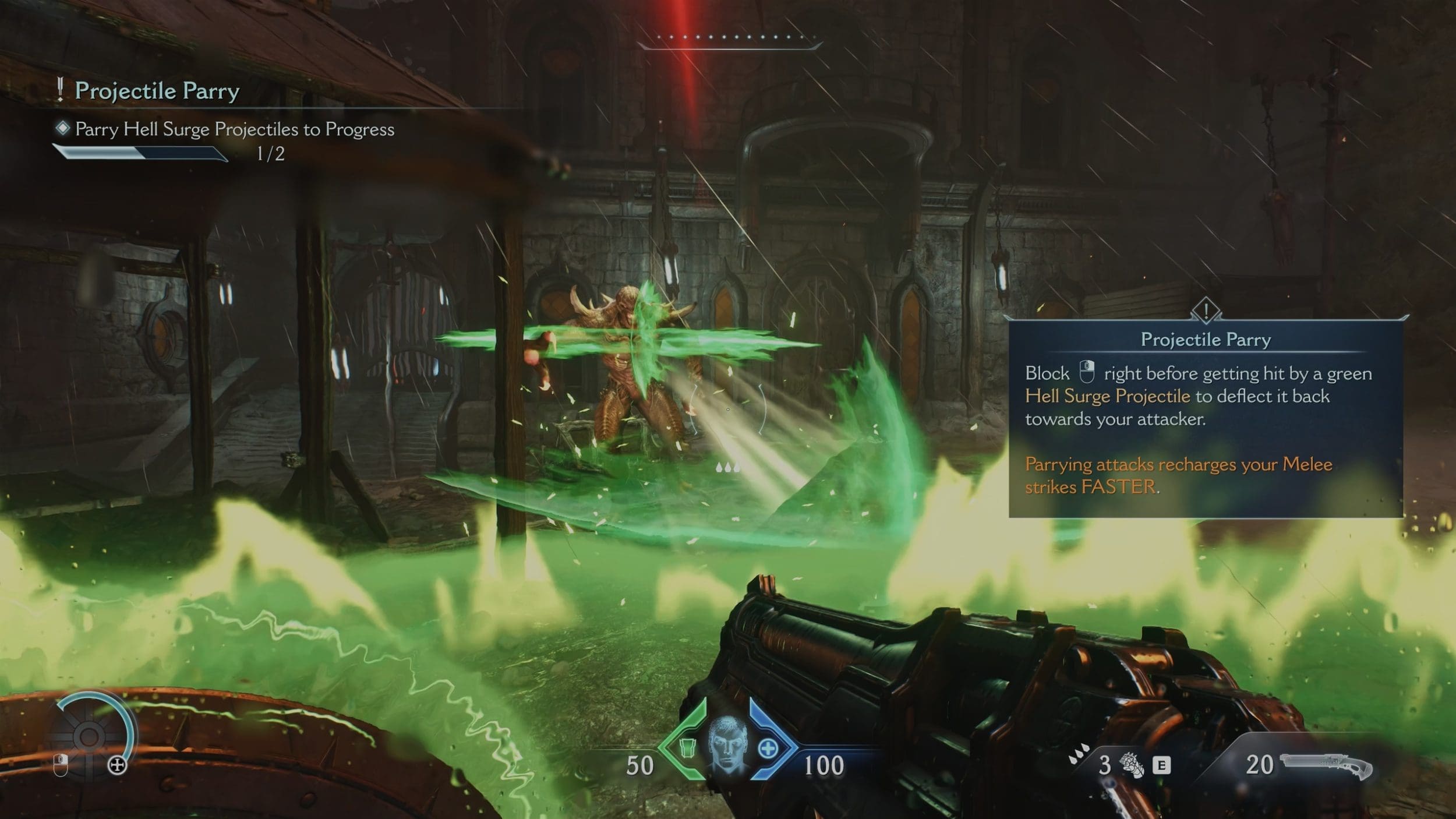Click the exclamation diamond above the tutorial
1456x819 pixels.
[x=1206, y=309]
